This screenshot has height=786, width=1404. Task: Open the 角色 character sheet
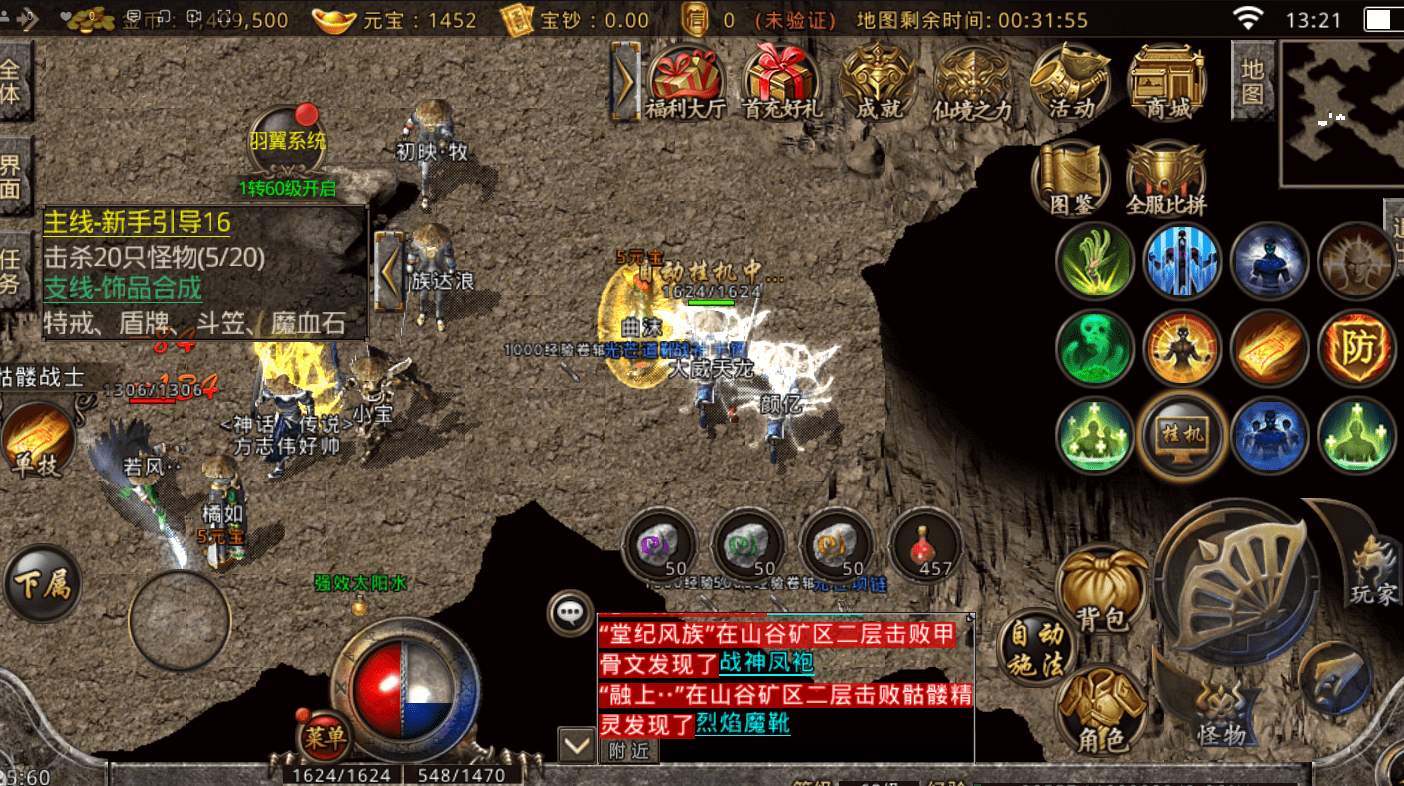pos(1102,712)
